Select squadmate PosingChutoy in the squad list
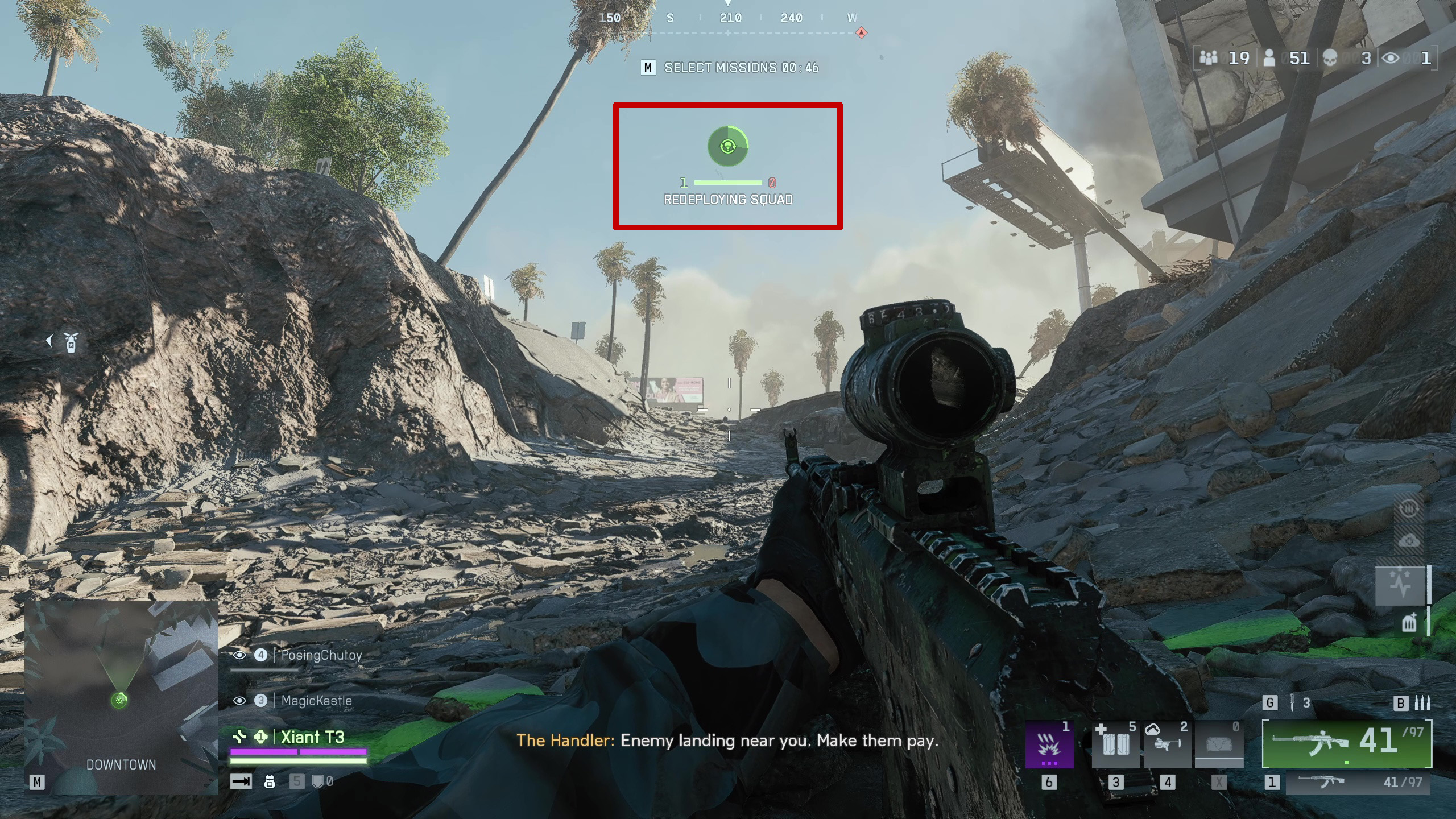Screen dimensions: 1456x819 321,655
